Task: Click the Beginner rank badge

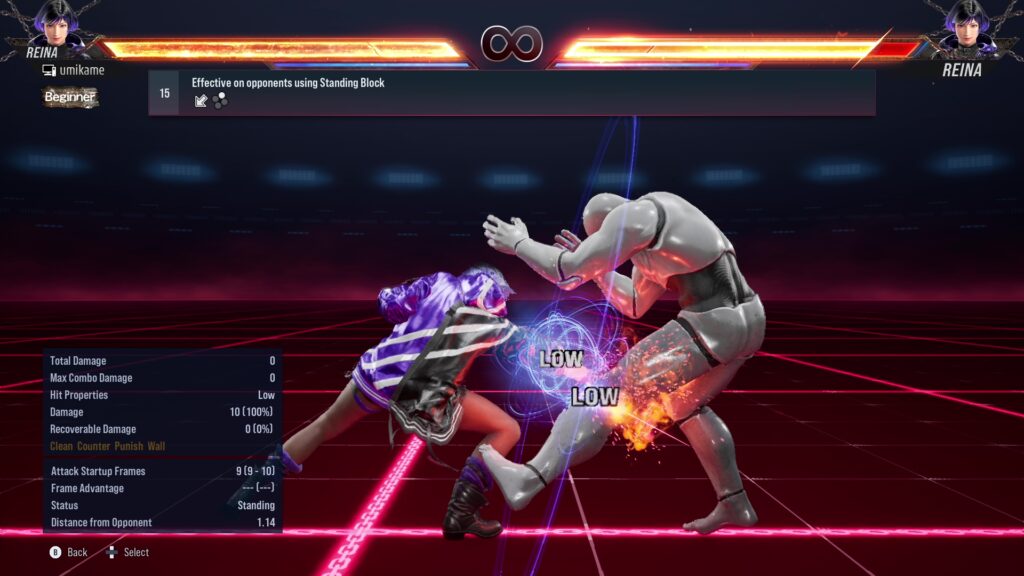Action: tap(70, 97)
